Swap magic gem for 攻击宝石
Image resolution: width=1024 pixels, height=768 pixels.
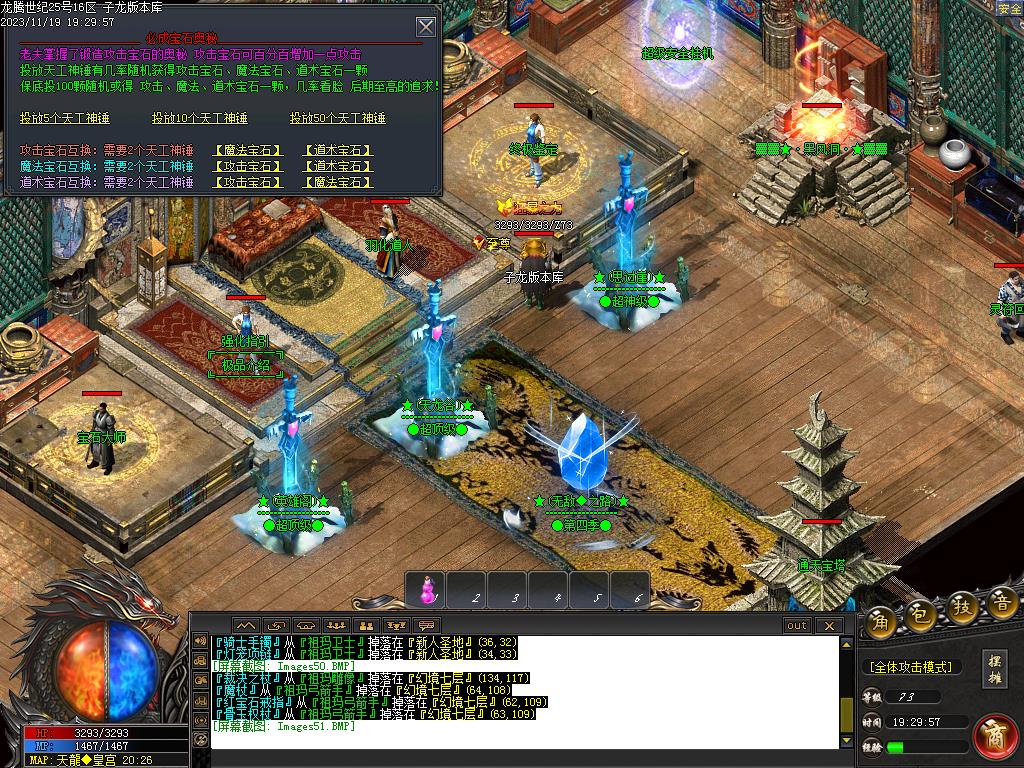249,166
